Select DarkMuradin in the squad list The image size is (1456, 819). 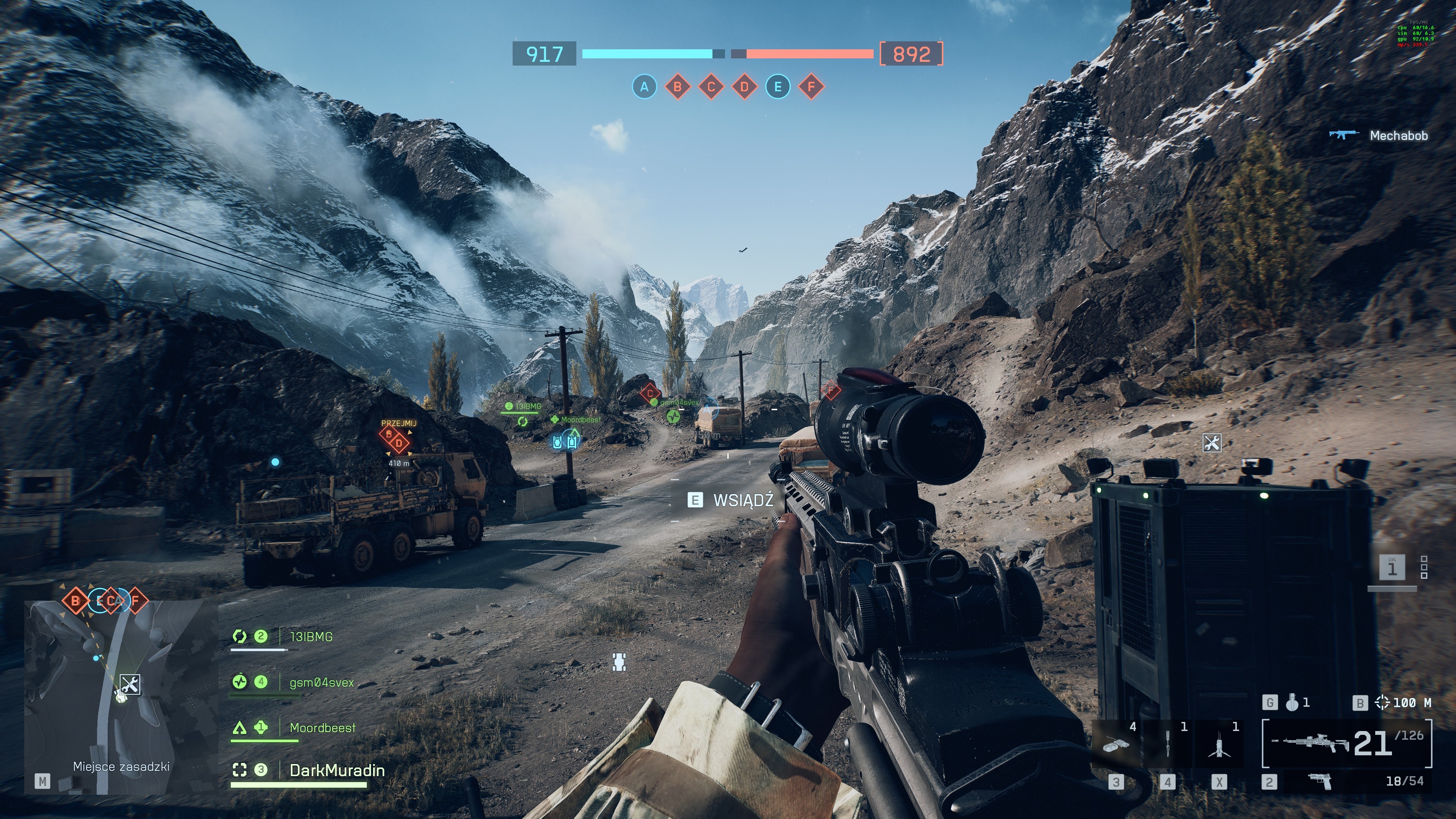click(x=337, y=770)
